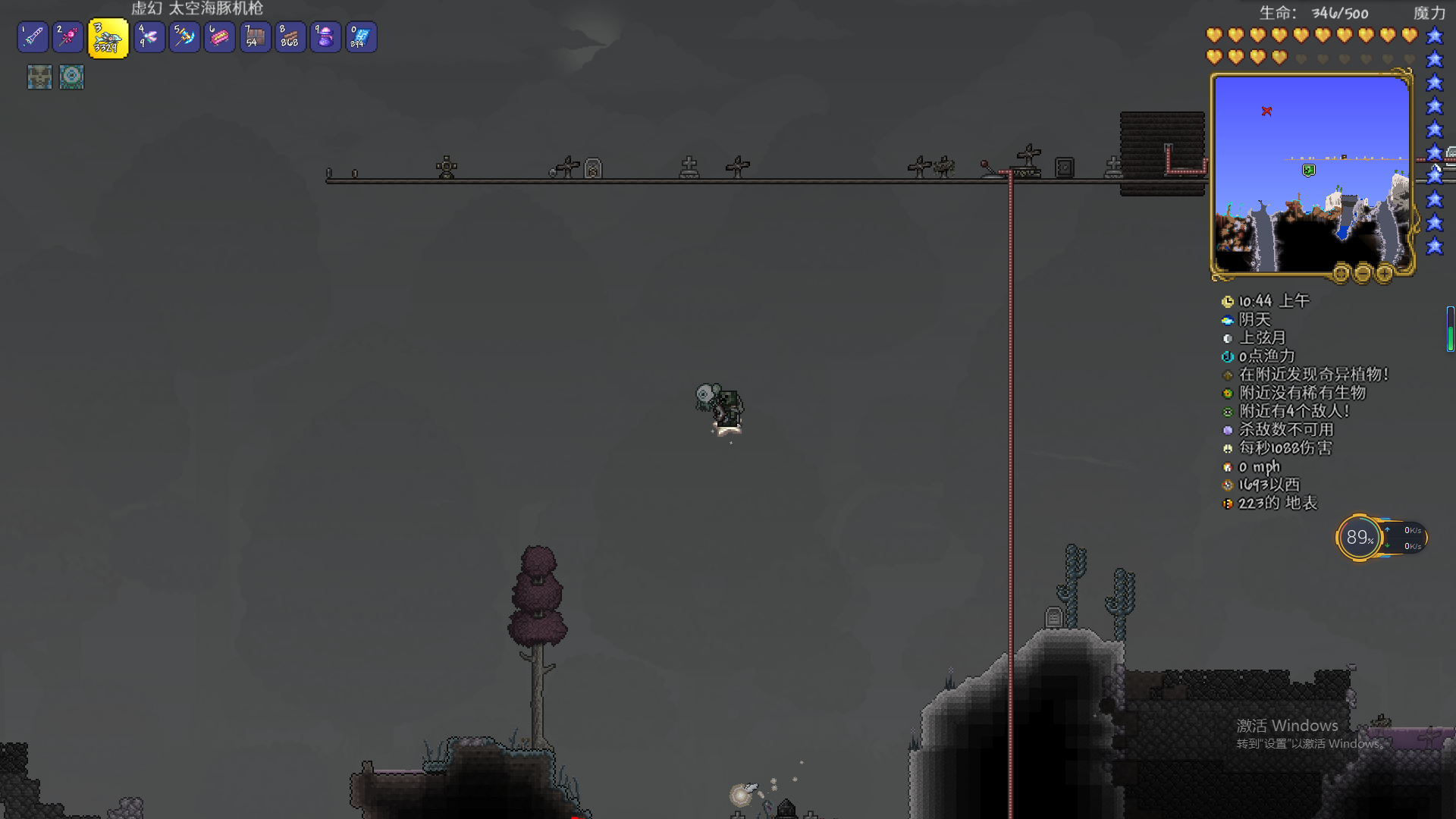Select the dolphin machine gun hotbar slot
Screen dimensions: 1456x819
108,38
